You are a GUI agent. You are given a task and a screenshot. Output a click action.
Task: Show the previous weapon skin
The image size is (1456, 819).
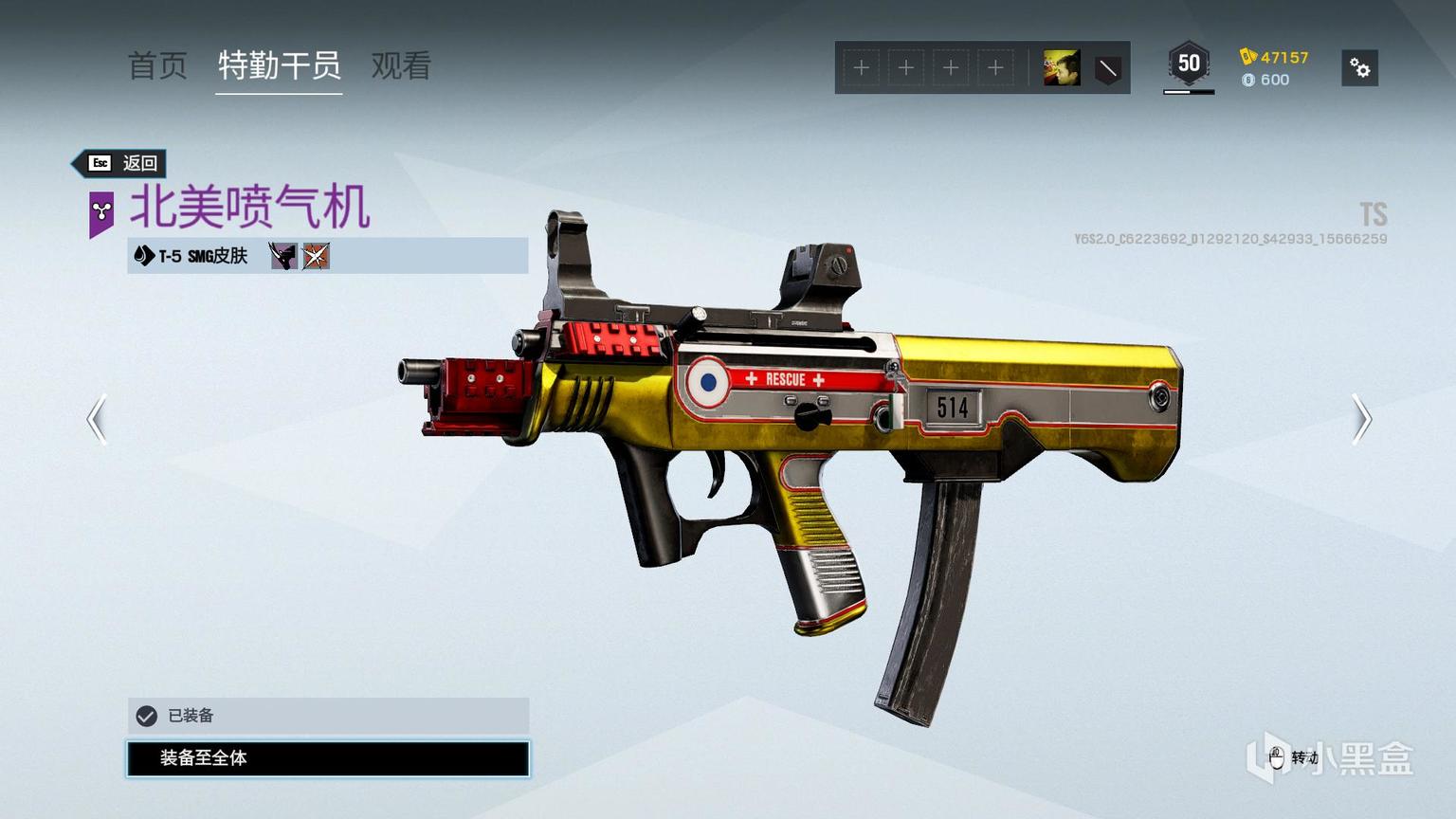97,418
